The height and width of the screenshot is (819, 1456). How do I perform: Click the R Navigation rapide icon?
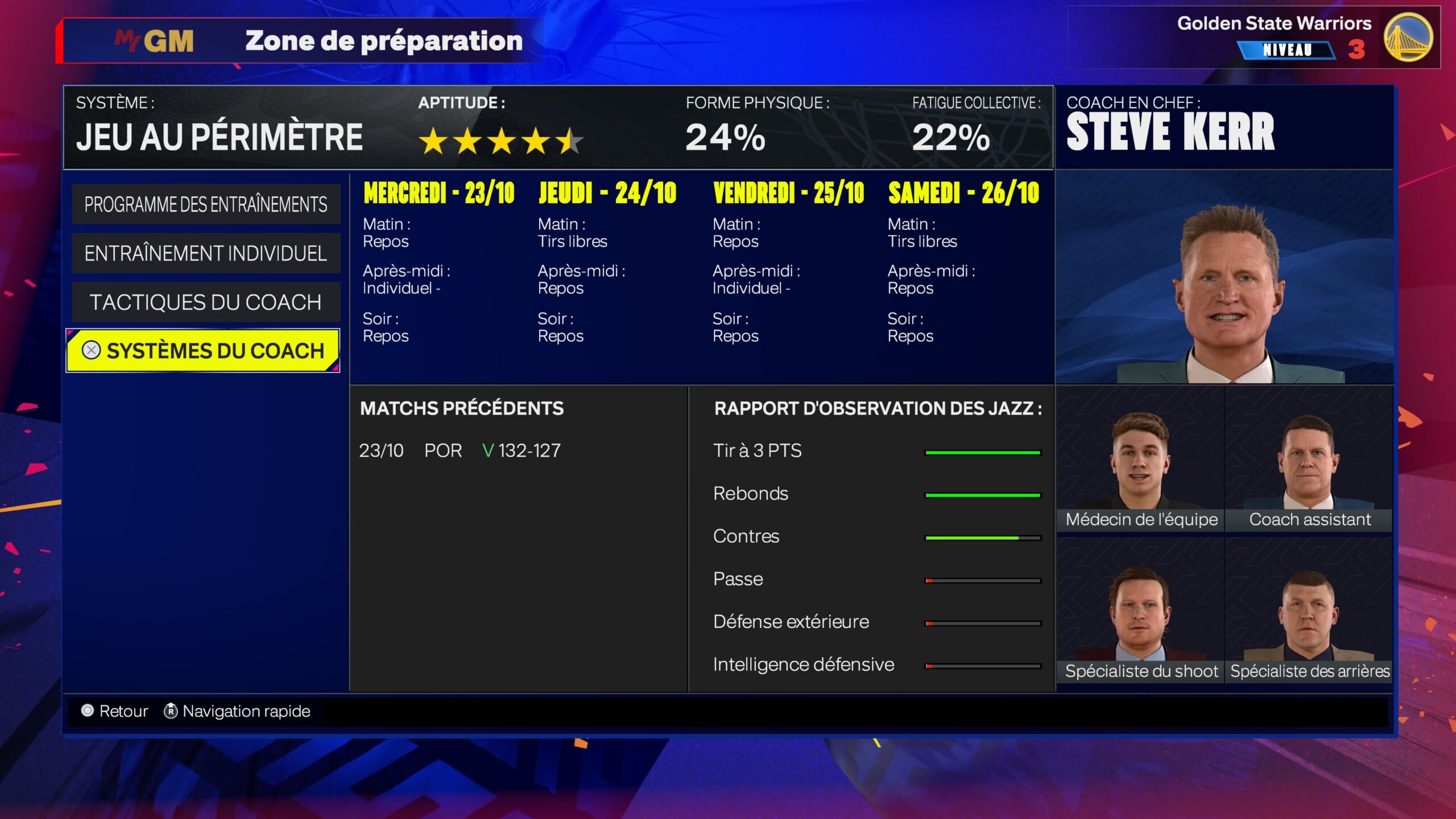168,711
